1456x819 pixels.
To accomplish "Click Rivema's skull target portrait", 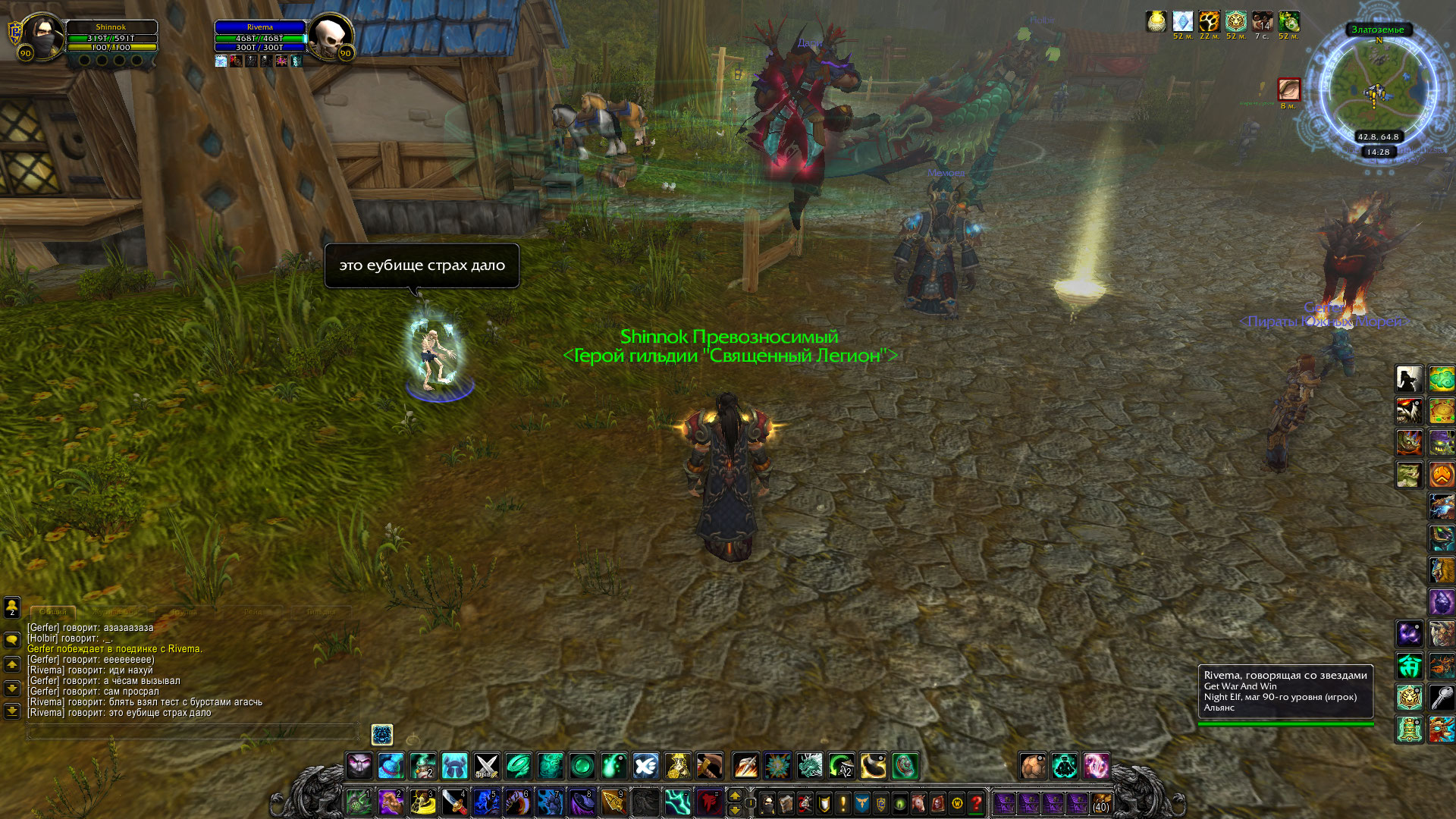I will (331, 36).
